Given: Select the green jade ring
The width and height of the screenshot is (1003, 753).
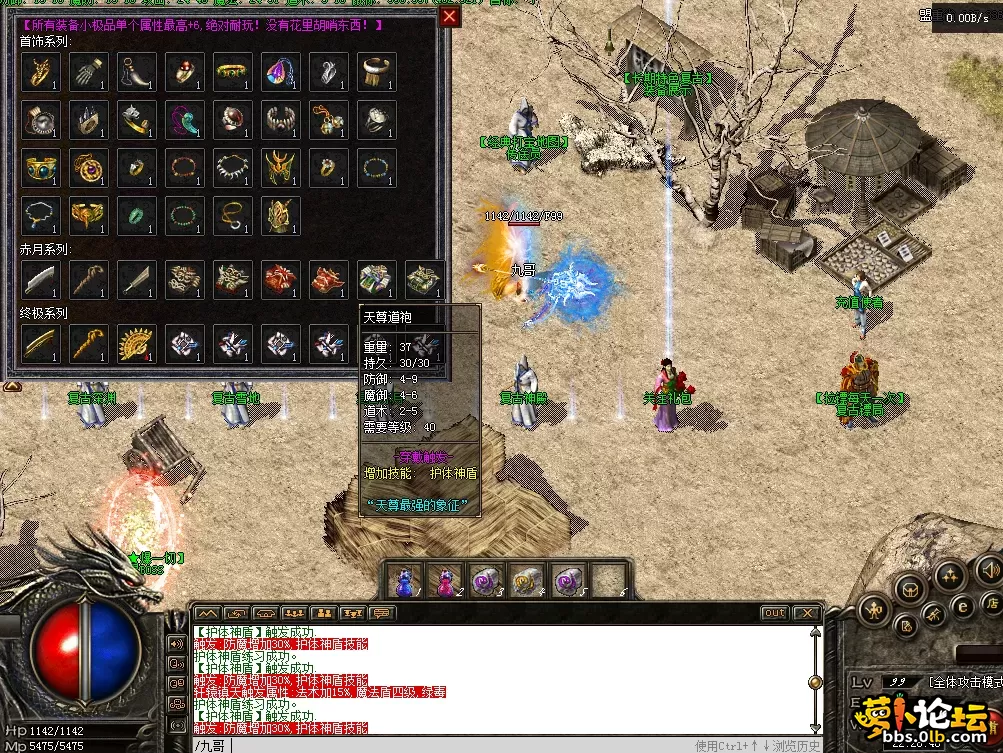Looking at the screenshot, I should [136, 215].
